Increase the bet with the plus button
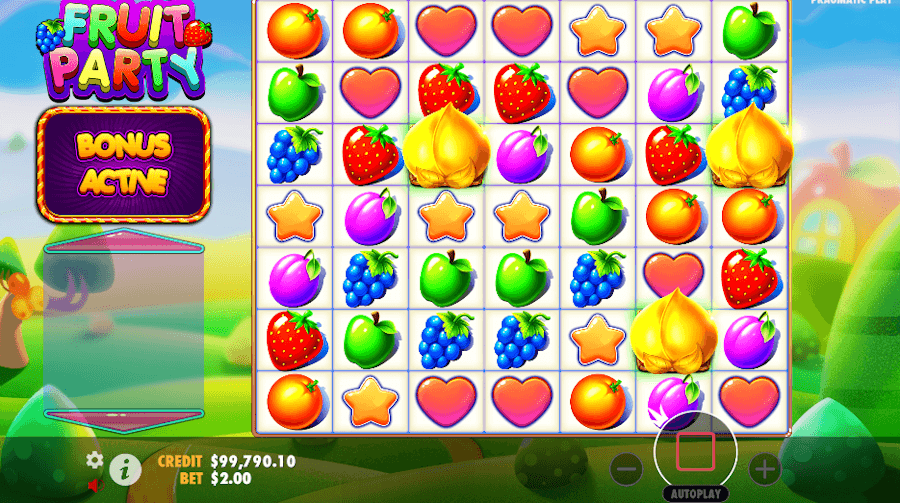Image resolution: width=900 pixels, height=503 pixels. coord(764,467)
